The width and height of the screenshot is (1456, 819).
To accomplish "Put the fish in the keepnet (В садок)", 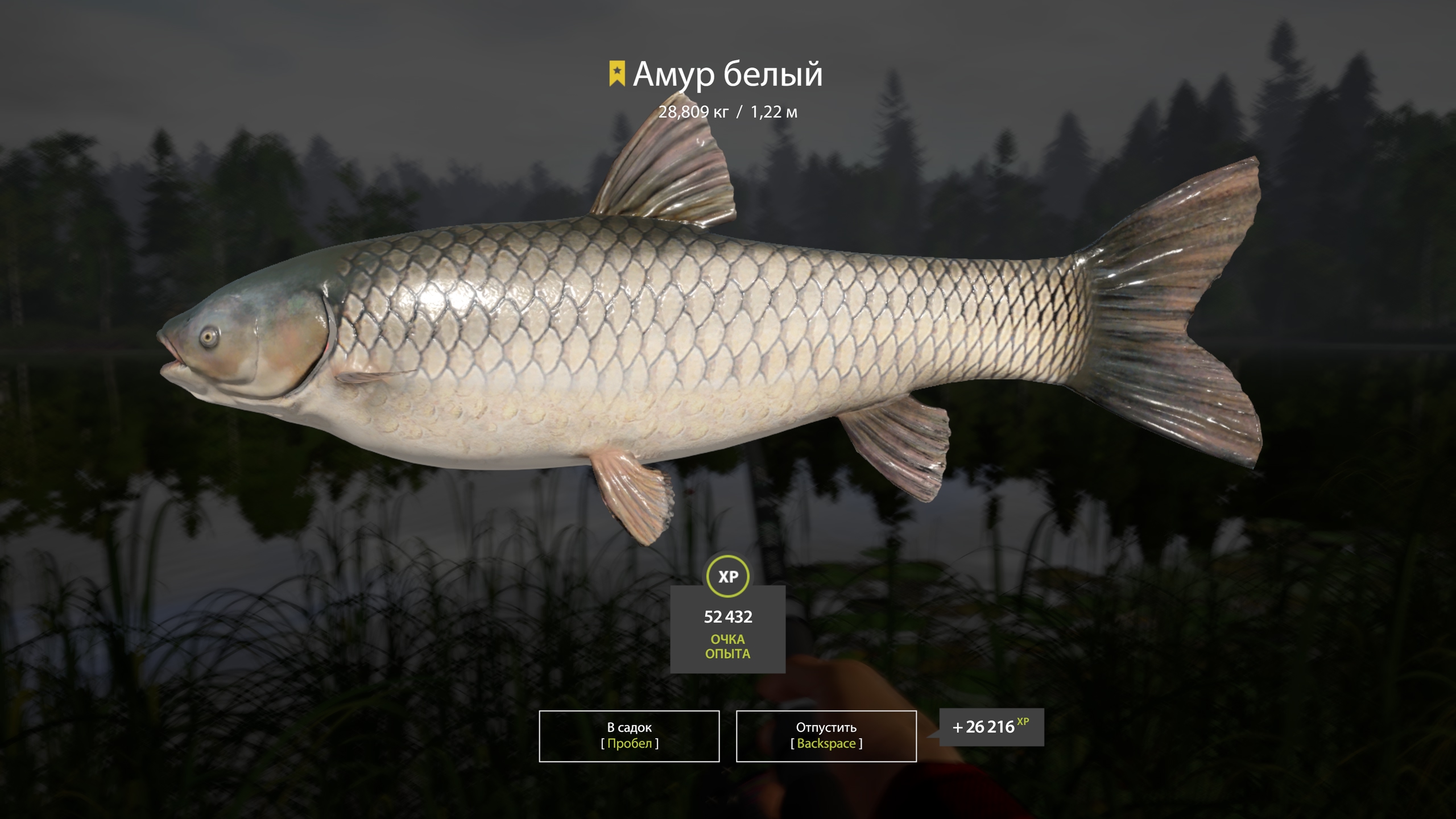I will coord(629,735).
